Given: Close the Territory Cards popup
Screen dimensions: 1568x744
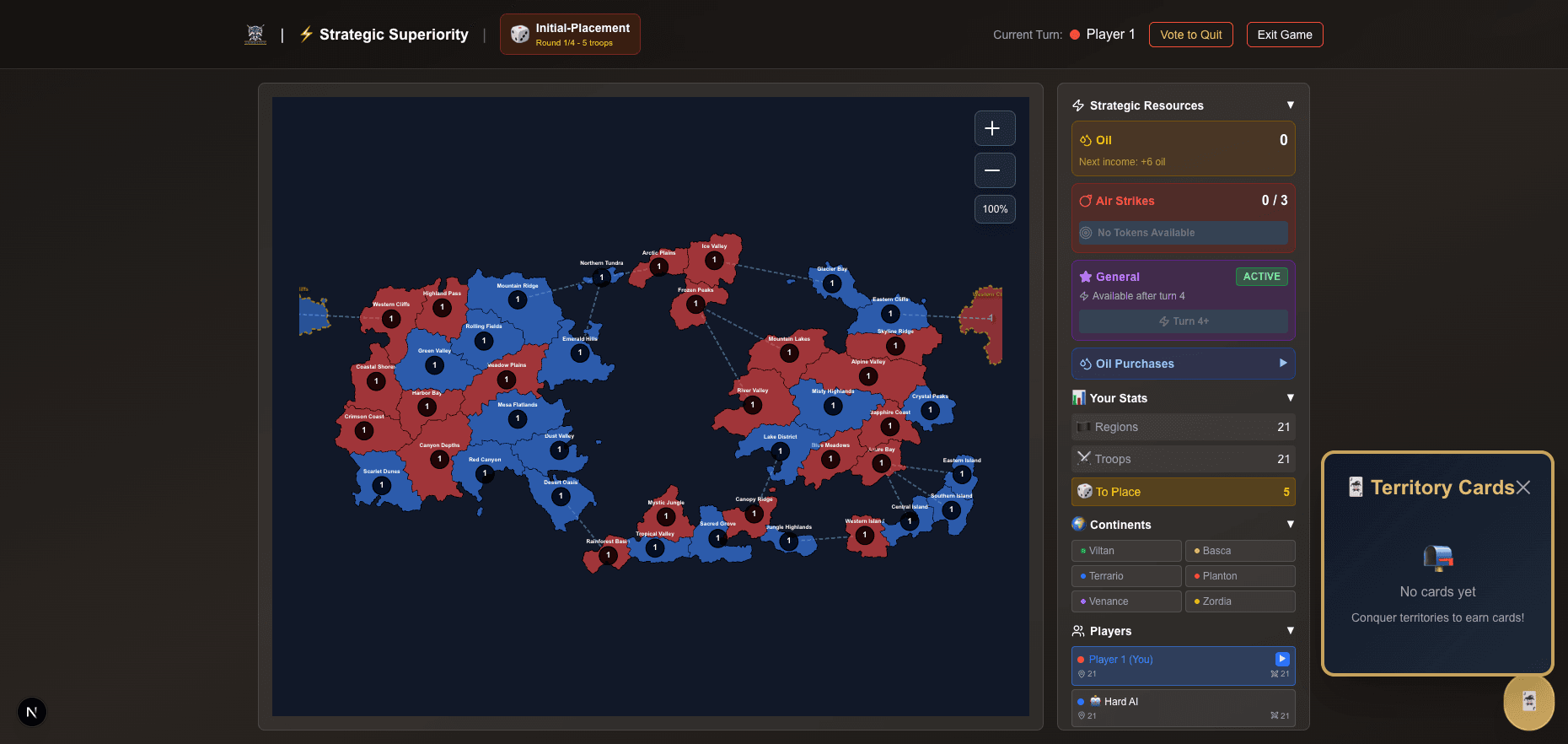Looking at the screenshot, I should click(x=1522, y=488).
